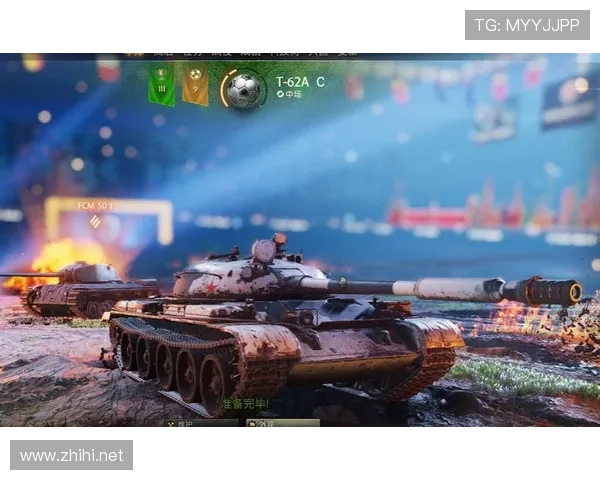The width and height of the screenshot is (600, 480).
Task: Select the orange soccer ball banner
Action: tap(195, 85)
